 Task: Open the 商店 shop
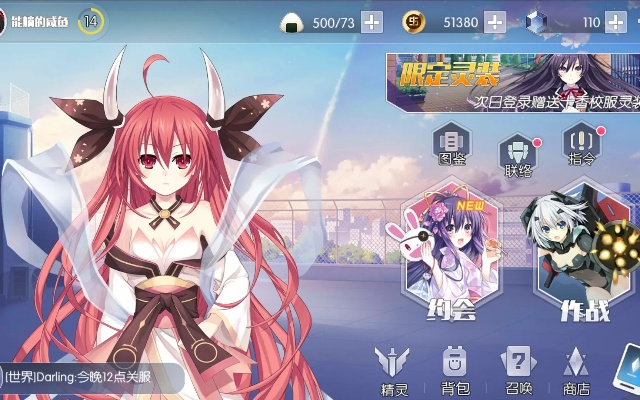576,370
